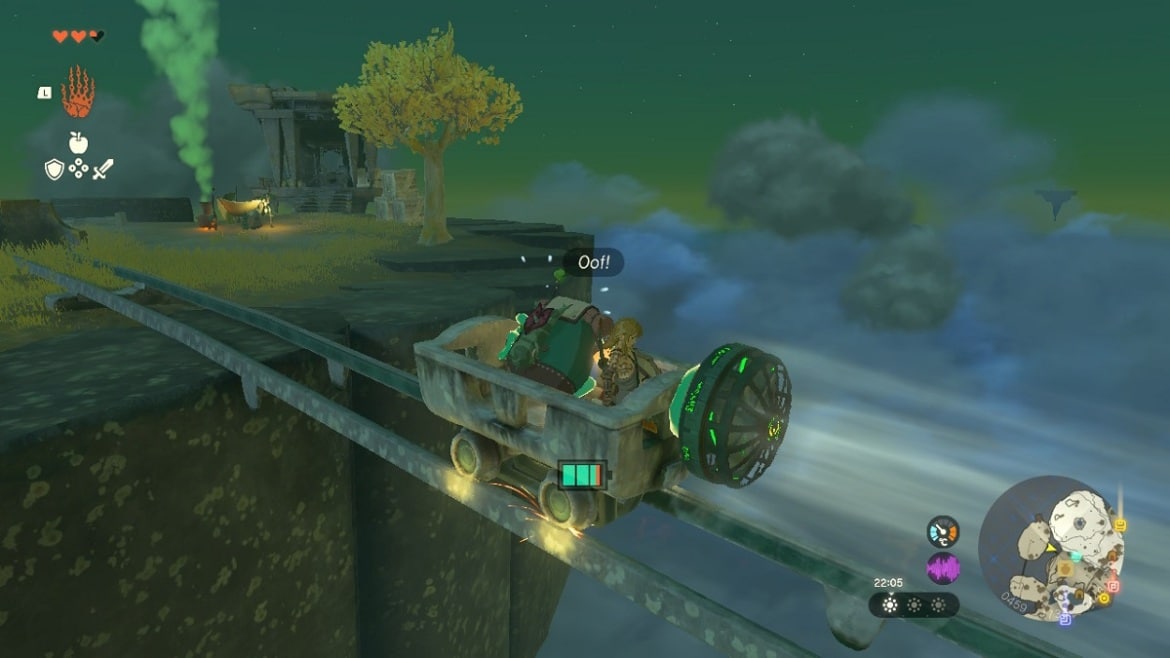
Task: Choose the apple item icon
Action: click(x=78, y=143)
